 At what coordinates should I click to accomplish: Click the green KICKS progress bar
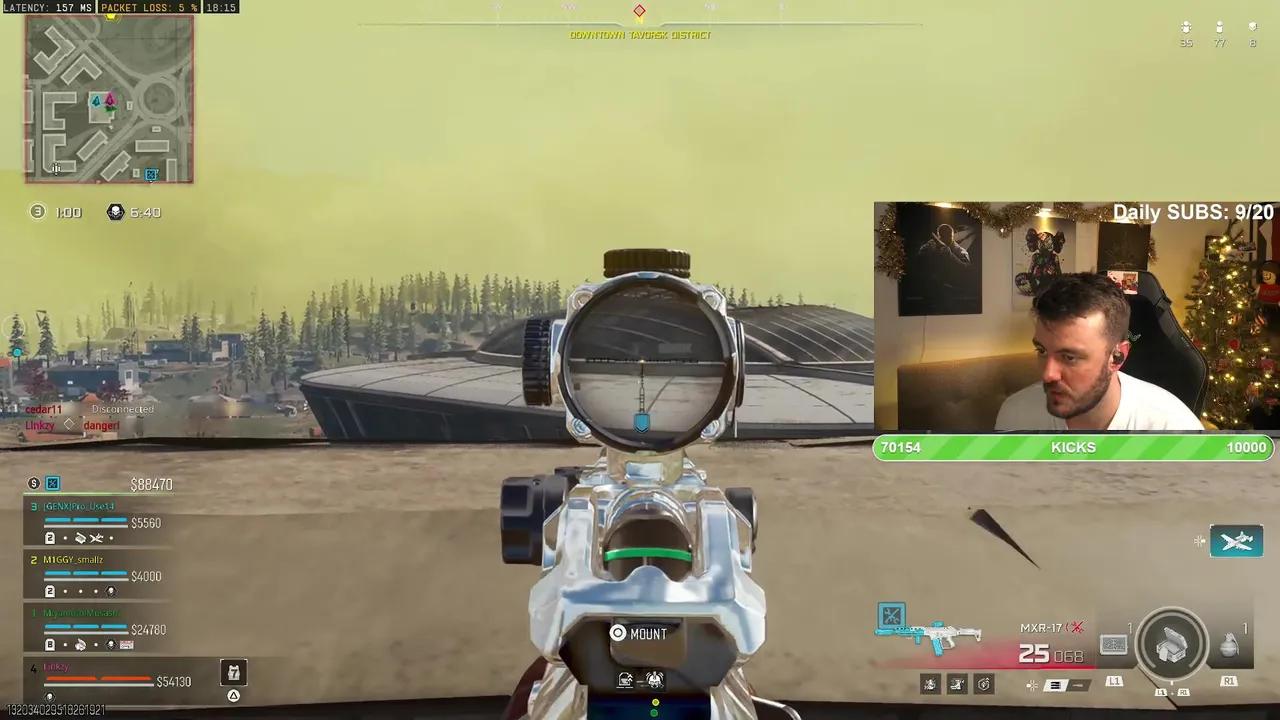coord(1073,447)
